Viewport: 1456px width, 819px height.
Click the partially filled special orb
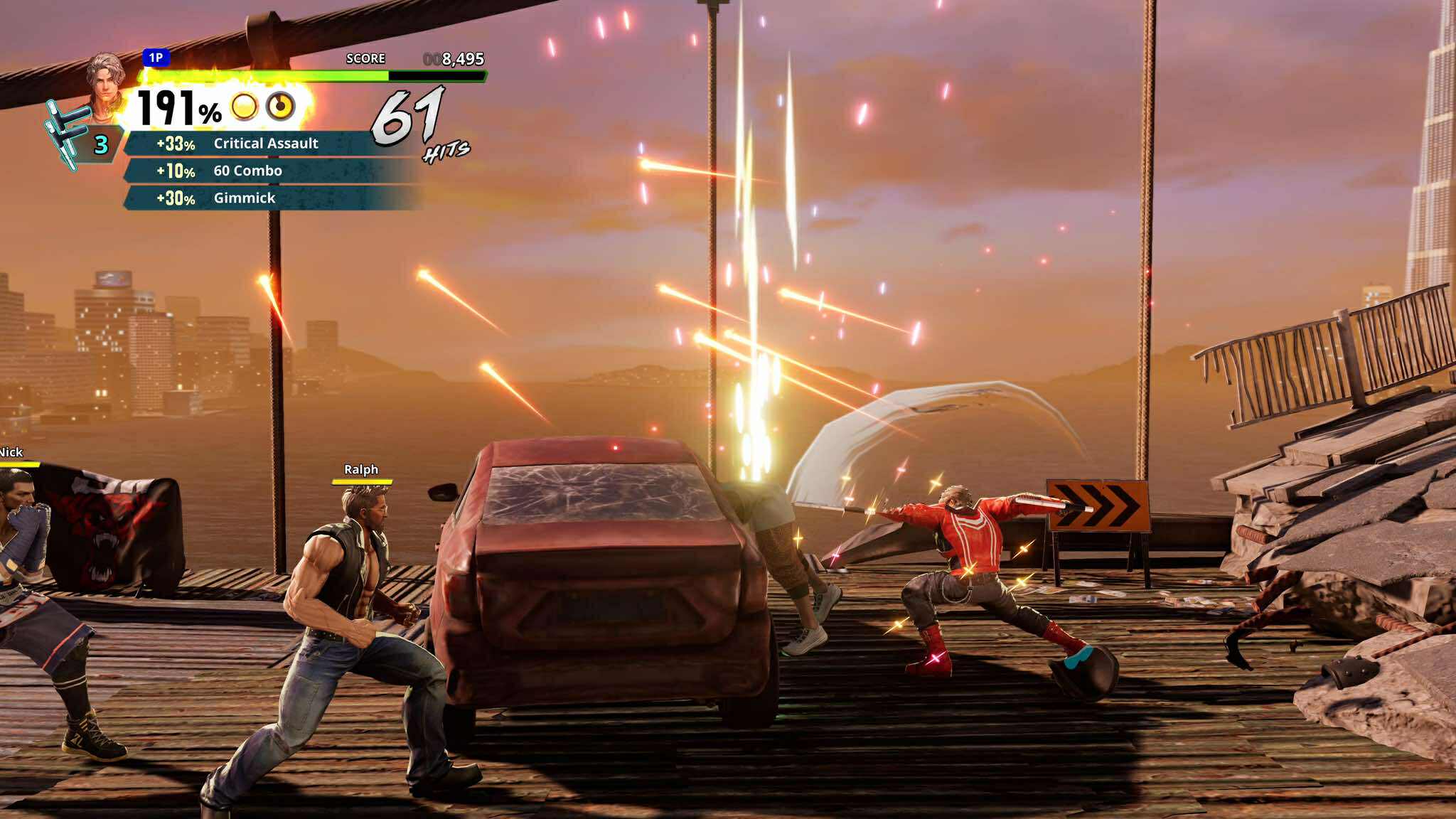(x=280, y=107)
